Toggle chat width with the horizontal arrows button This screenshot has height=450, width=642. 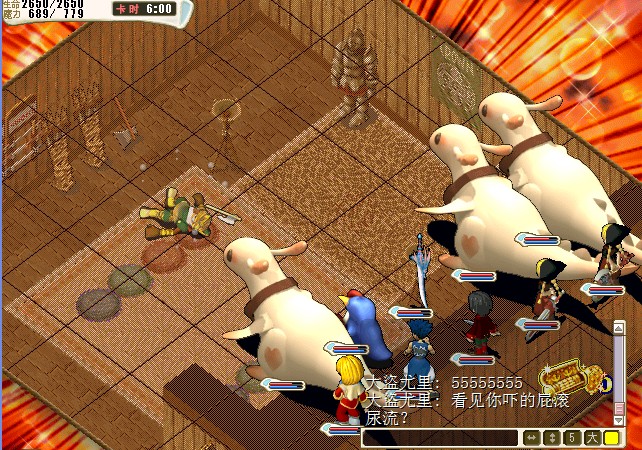pyautogui.click(x=531, y=438)
